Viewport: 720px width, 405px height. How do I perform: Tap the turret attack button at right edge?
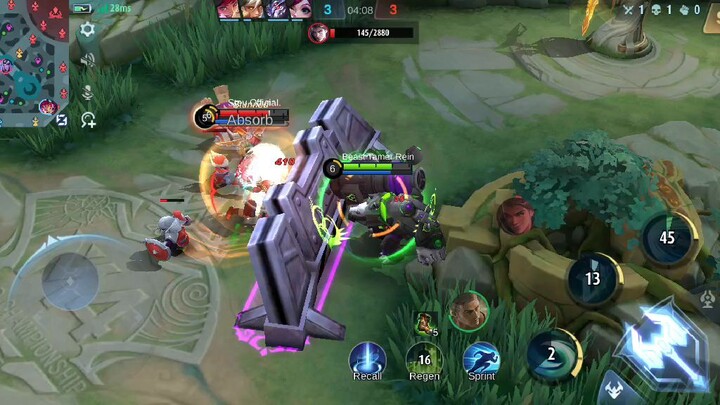pyautogui.click(x=709, y=297)
